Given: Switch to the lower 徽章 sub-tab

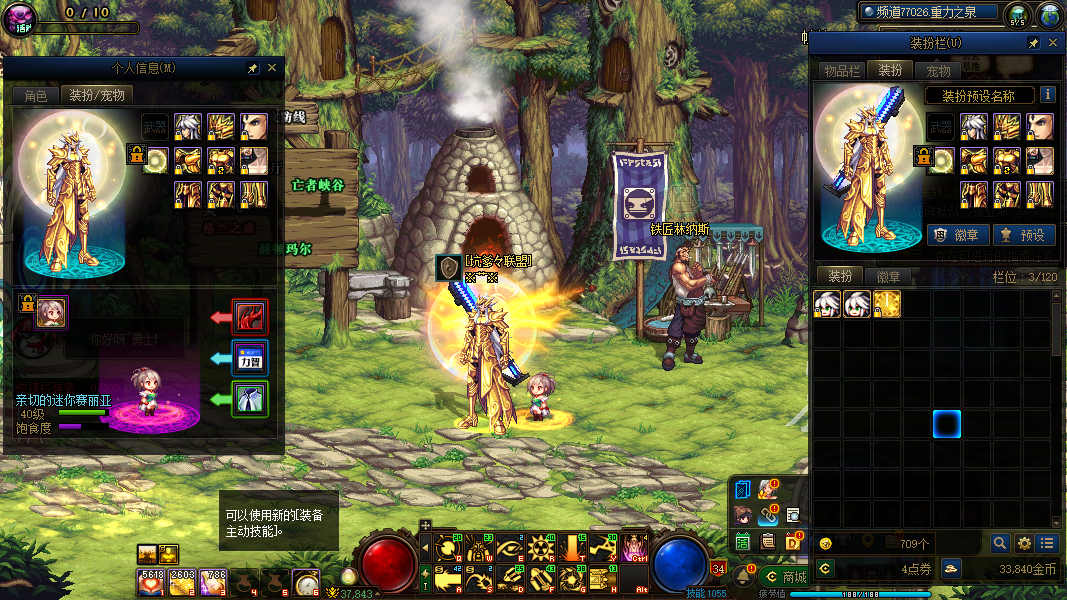Looking at the screenshot, I should click(x=888, y=277).
